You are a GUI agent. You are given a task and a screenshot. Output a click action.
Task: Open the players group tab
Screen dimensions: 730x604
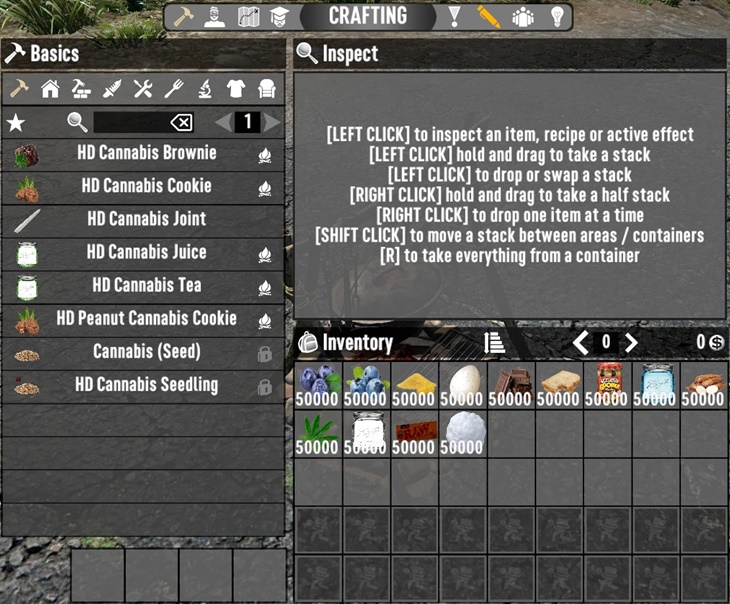tap(522, 17)
